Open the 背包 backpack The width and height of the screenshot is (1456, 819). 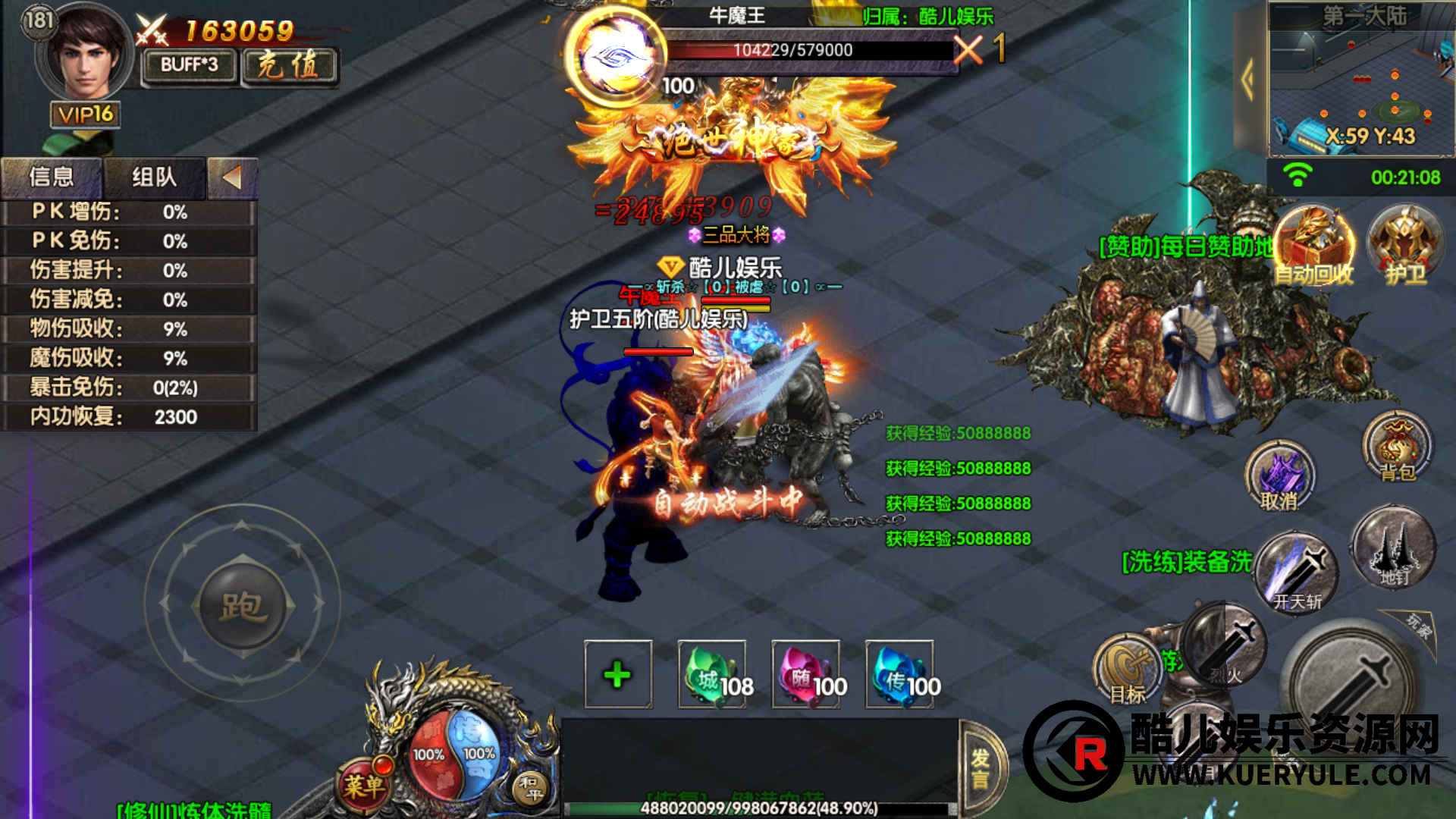coord(1397,447)
